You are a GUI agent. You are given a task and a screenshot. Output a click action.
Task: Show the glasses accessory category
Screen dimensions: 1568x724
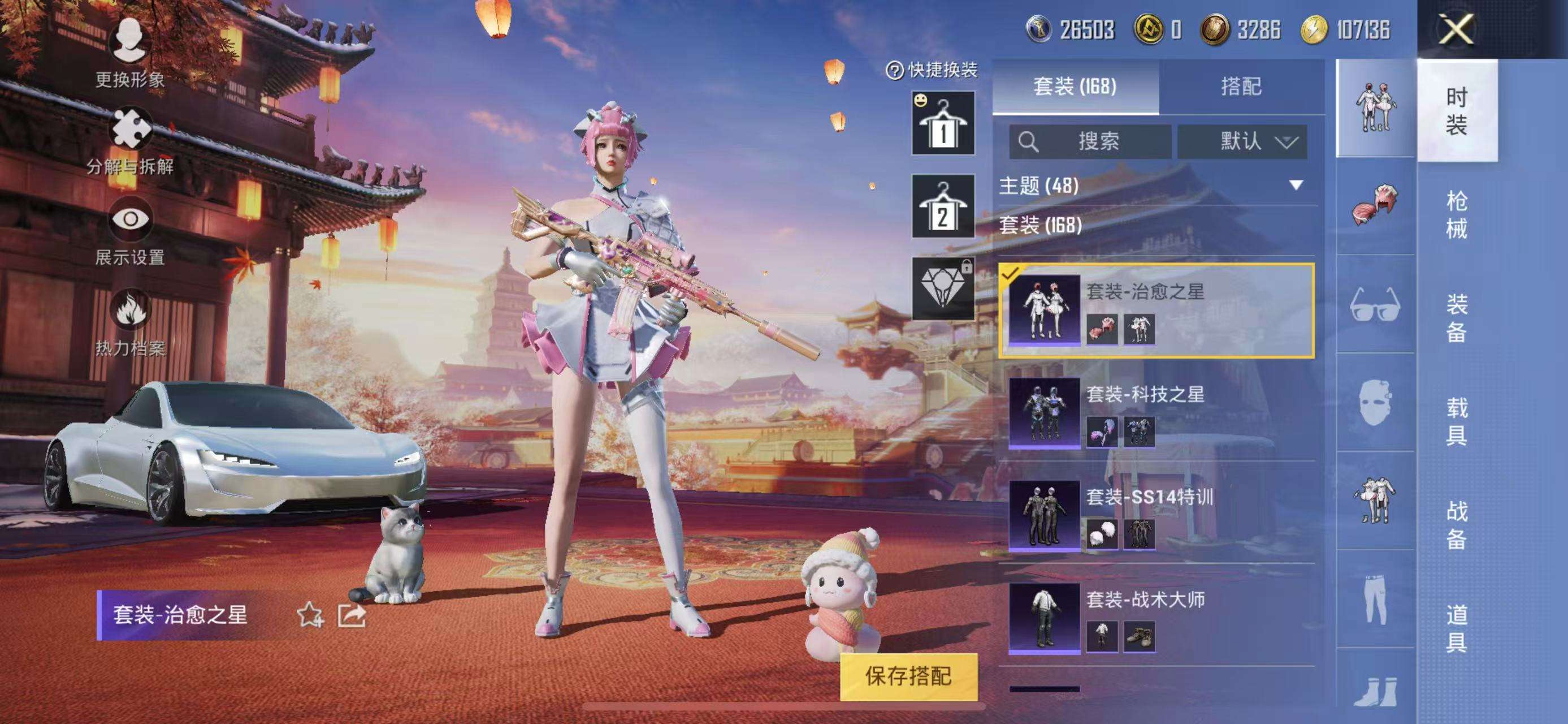pos(1375,304)
